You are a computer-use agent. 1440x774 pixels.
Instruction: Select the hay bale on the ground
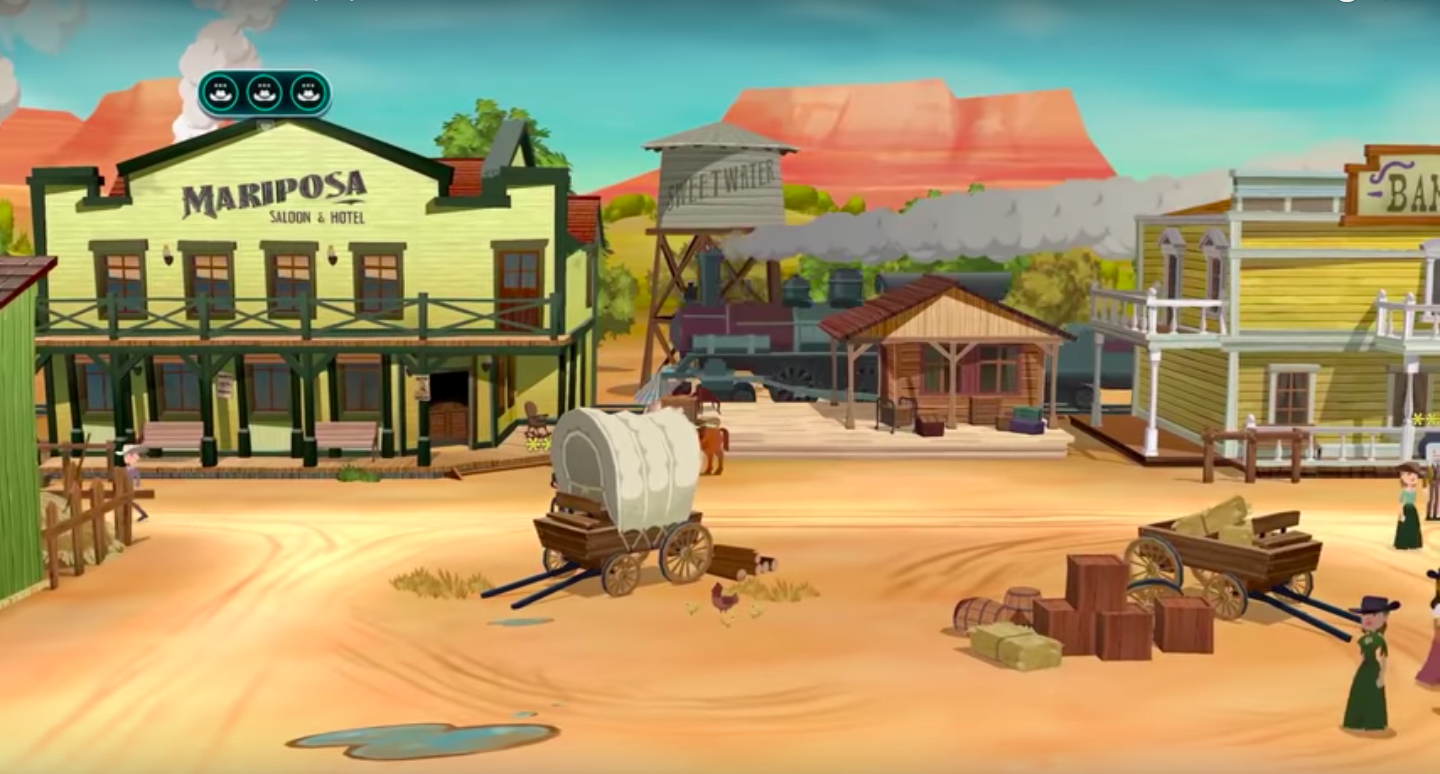tap(1019, 643)
